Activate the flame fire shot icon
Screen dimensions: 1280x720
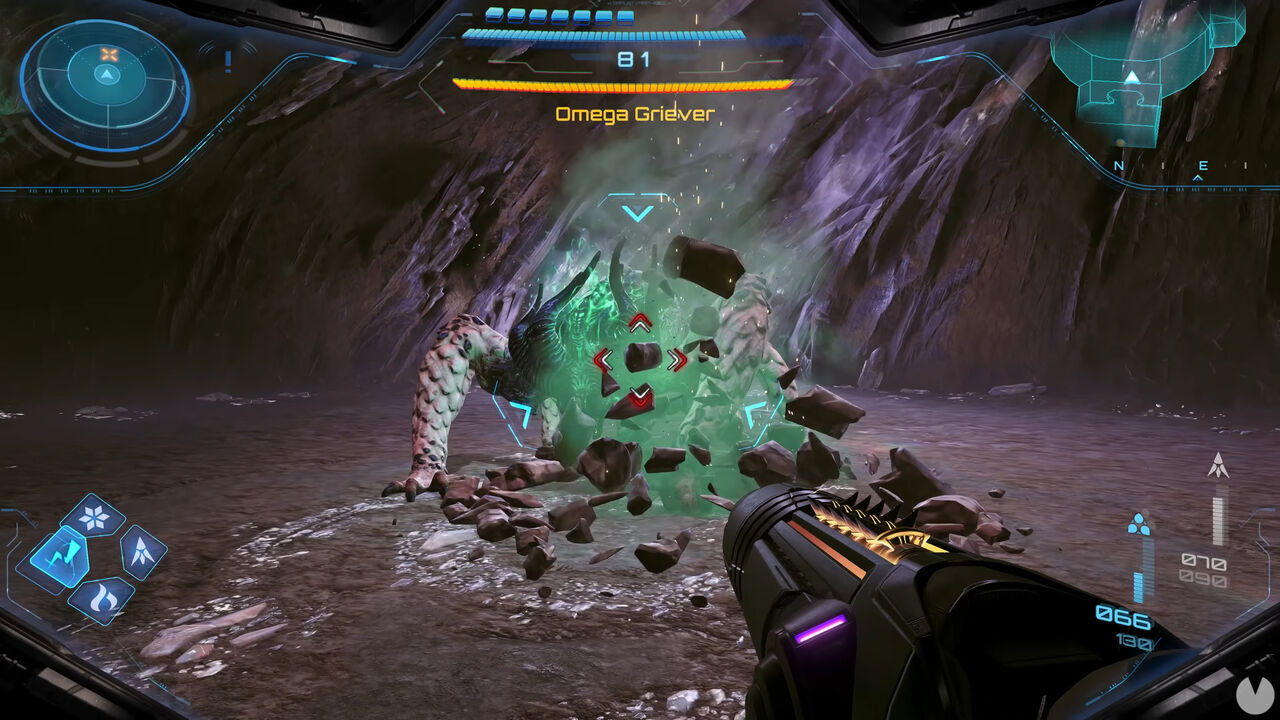coord(101,597)
